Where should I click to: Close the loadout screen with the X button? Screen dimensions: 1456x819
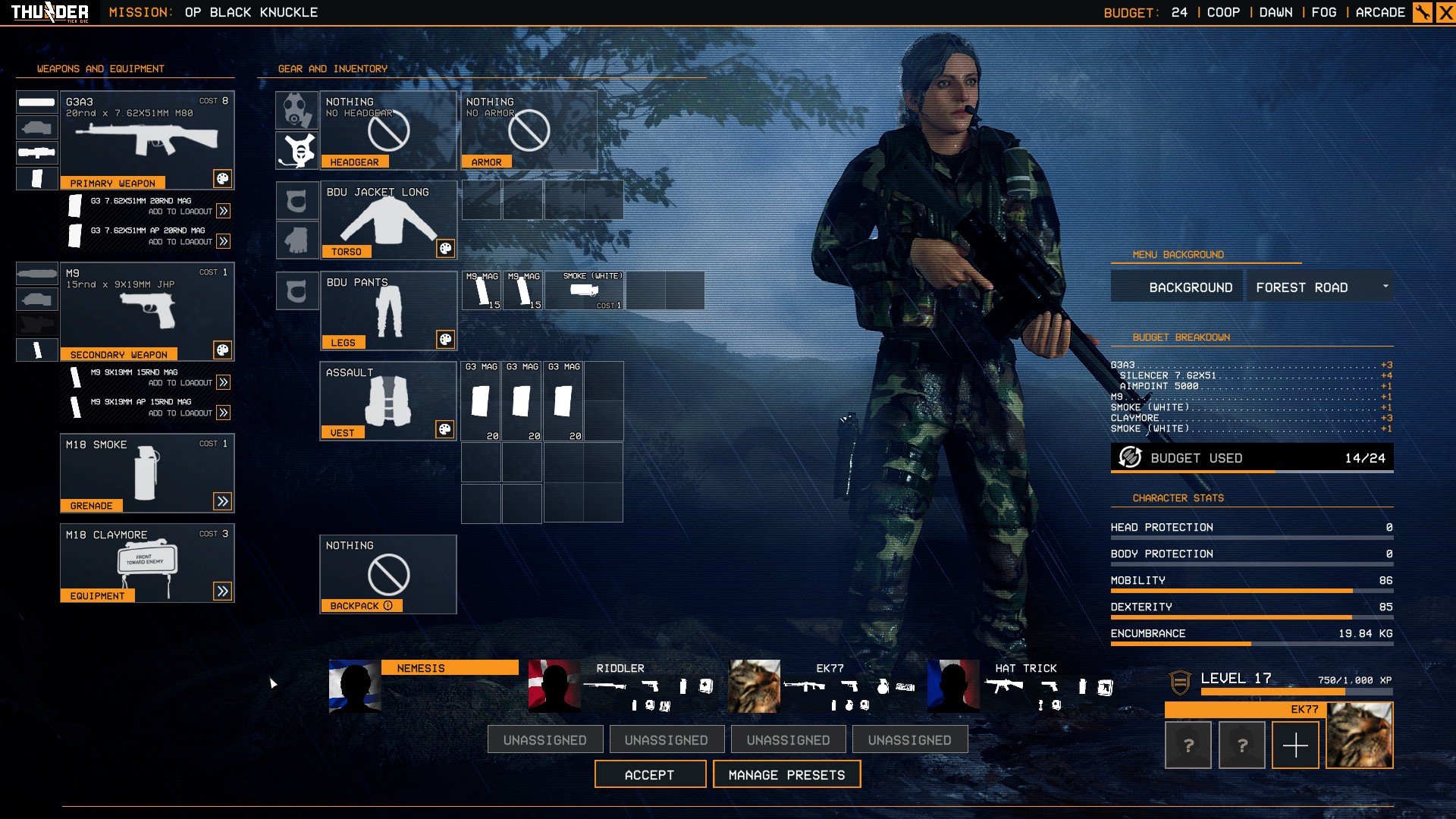(x=1445, y=12)
